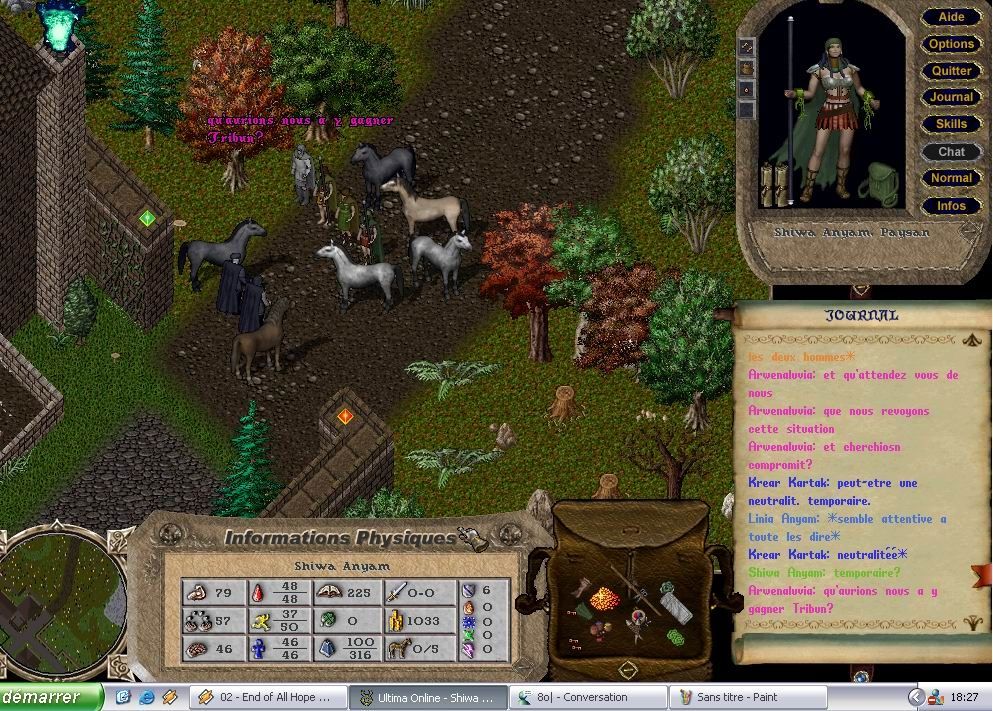The width and height of the screenshot is (993, 711).
Task: Select the grey bedroll in the backpack
Action: tap(675, 606)
